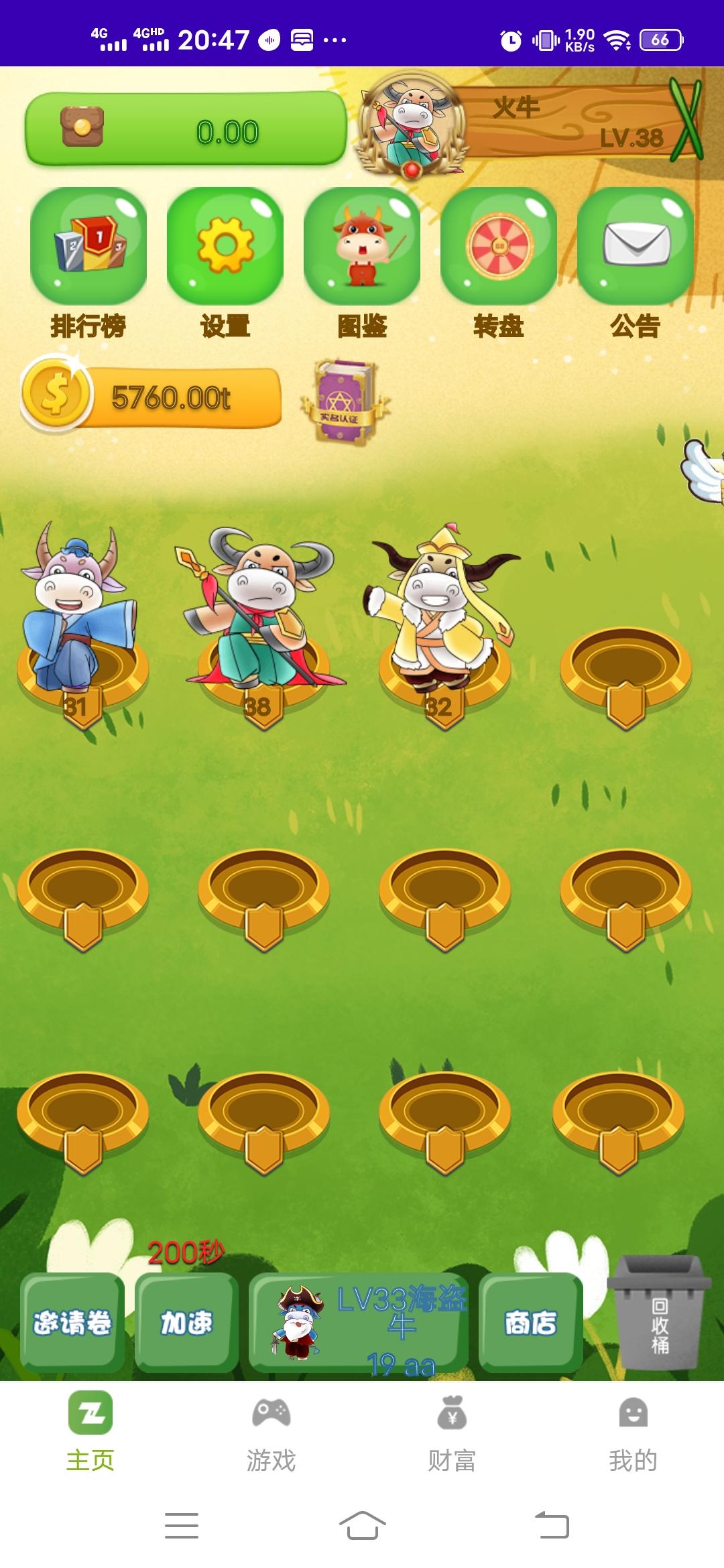Tap the grey 回收桶 recycle bin
This screenshot has width=724, height=1568.
tap(659, 1313)
